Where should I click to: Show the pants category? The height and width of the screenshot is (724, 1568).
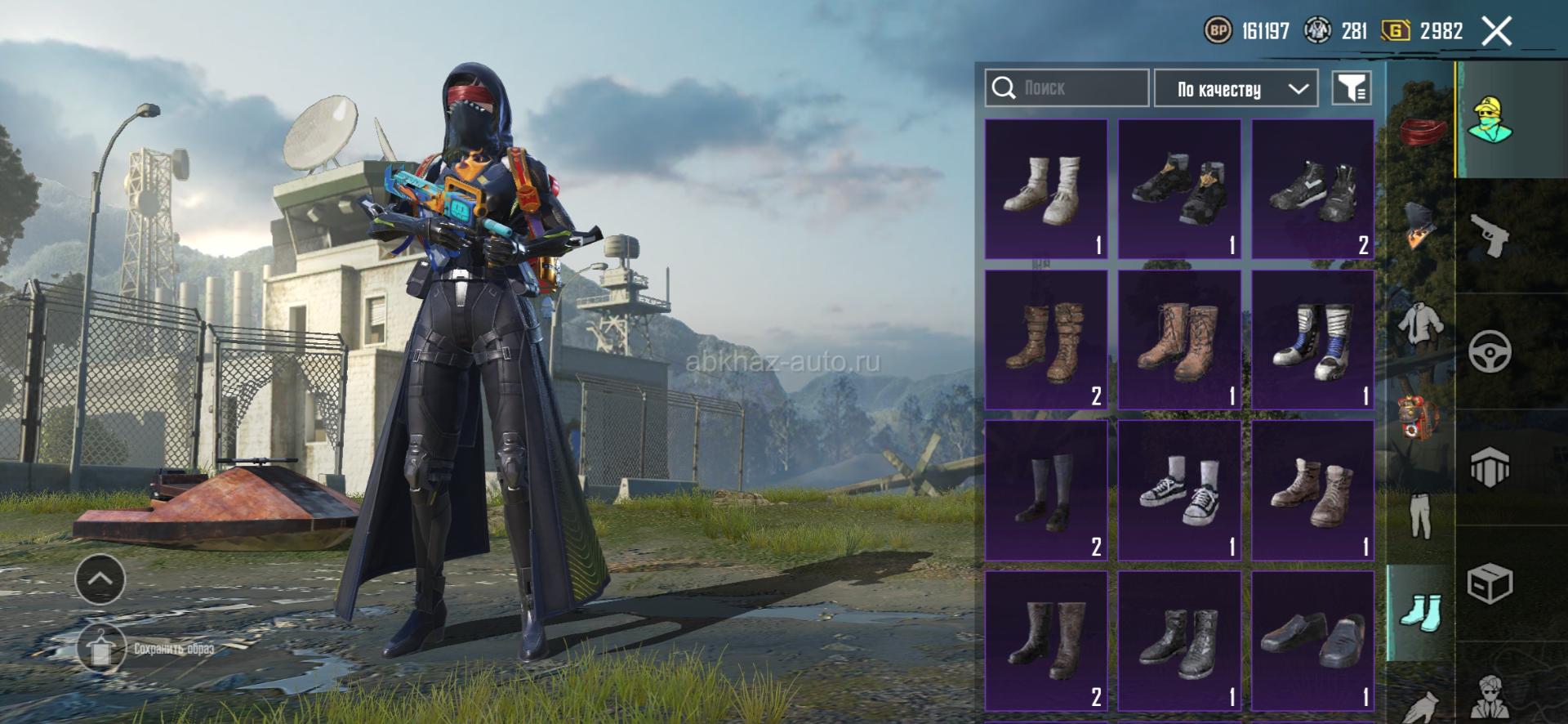1422,516
